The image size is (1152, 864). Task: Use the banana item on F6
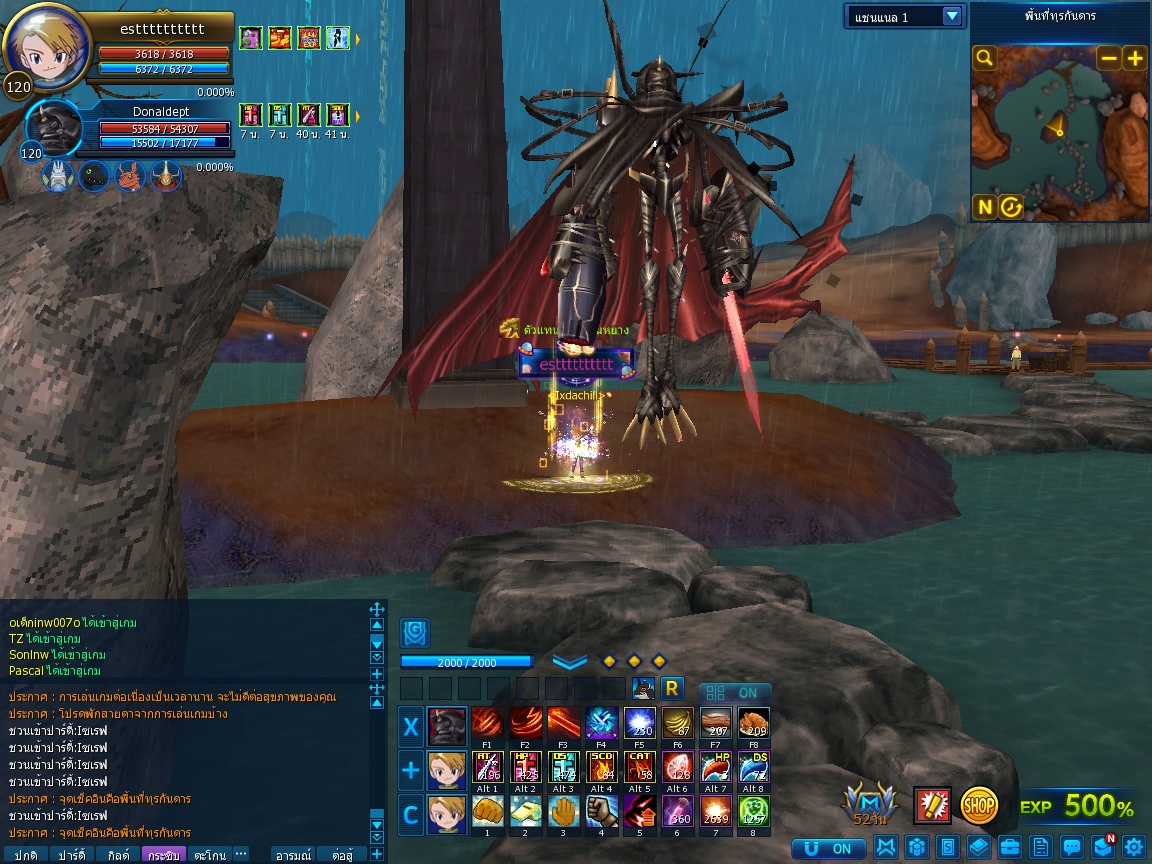tap(677, 723)
